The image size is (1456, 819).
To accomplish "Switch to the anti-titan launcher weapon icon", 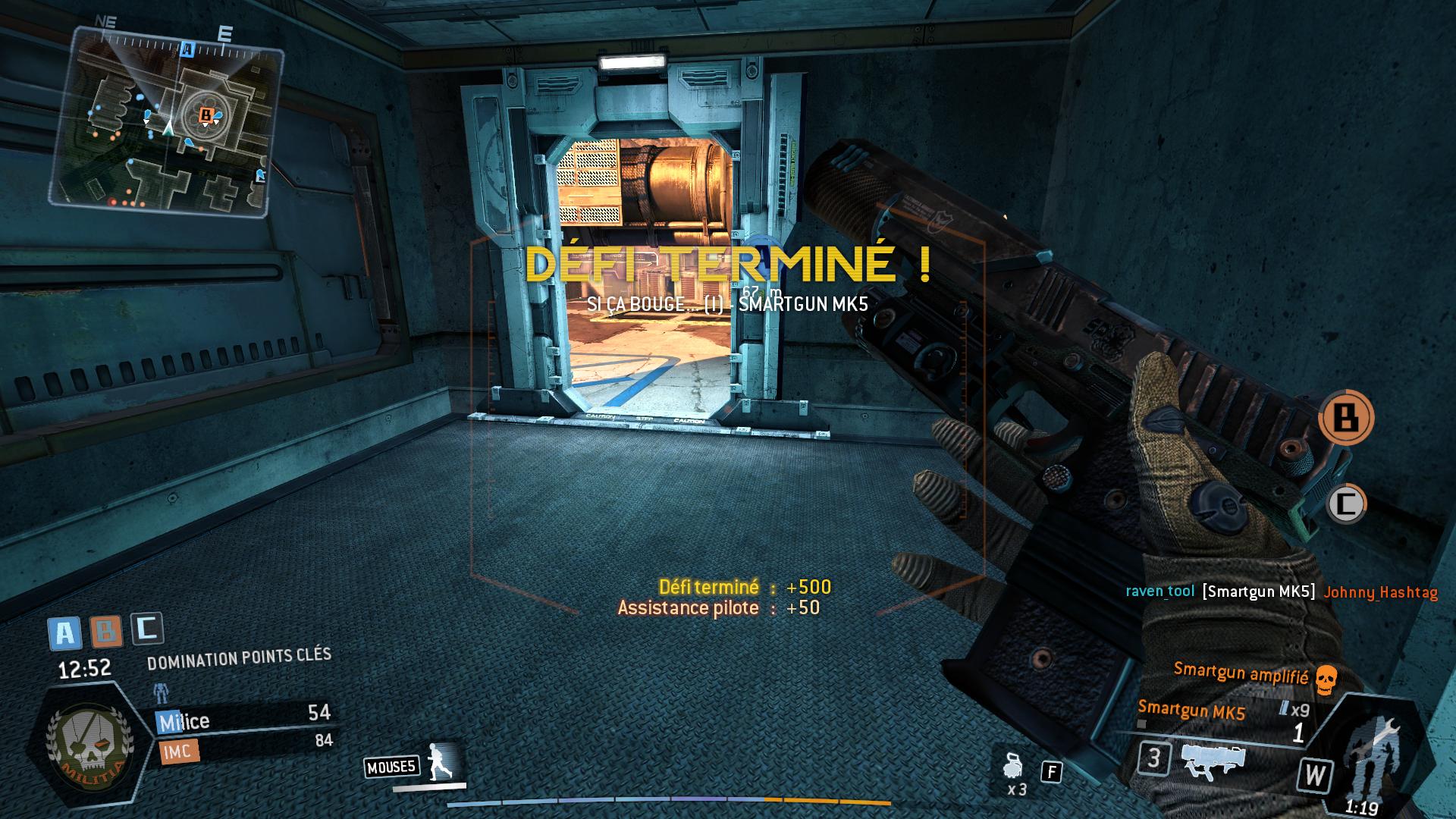I will point(1213,761).
